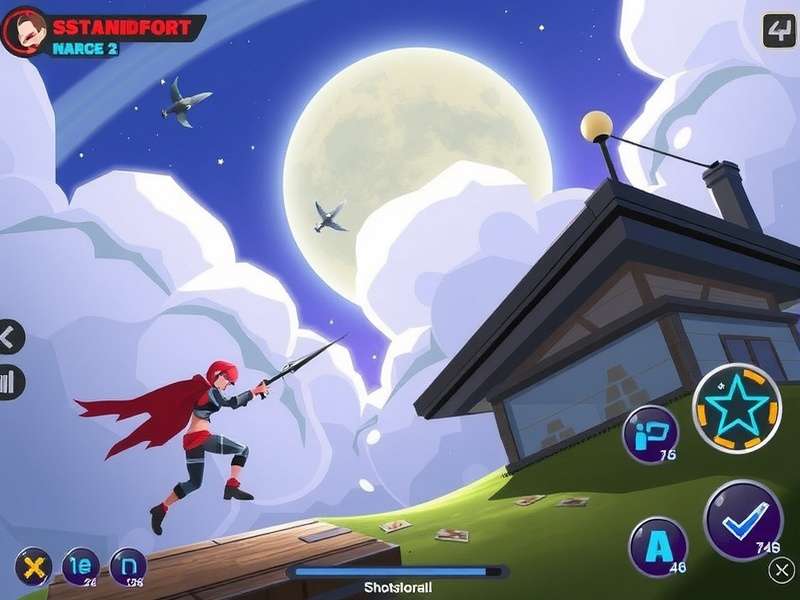The image size is (800, 600).
Task: Open the top-right button marked 4
Action: click(779, 31)
